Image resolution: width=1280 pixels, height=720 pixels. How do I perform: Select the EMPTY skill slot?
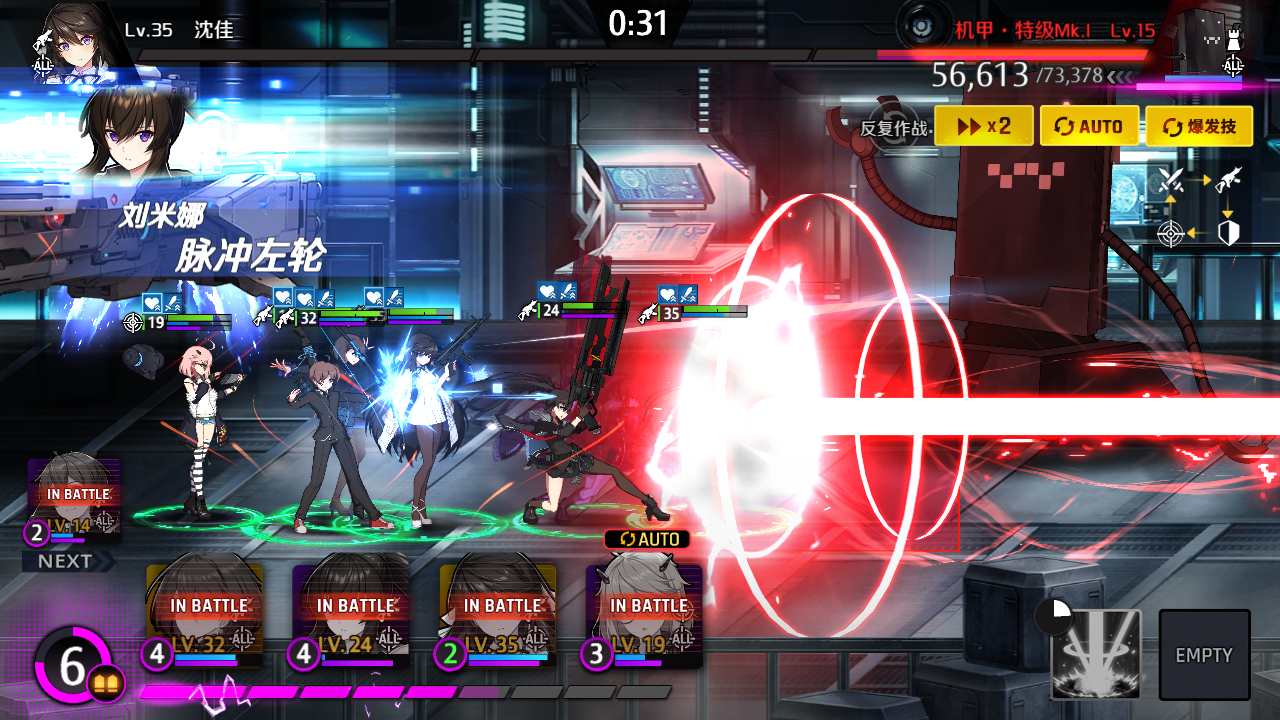(1204, 655)
